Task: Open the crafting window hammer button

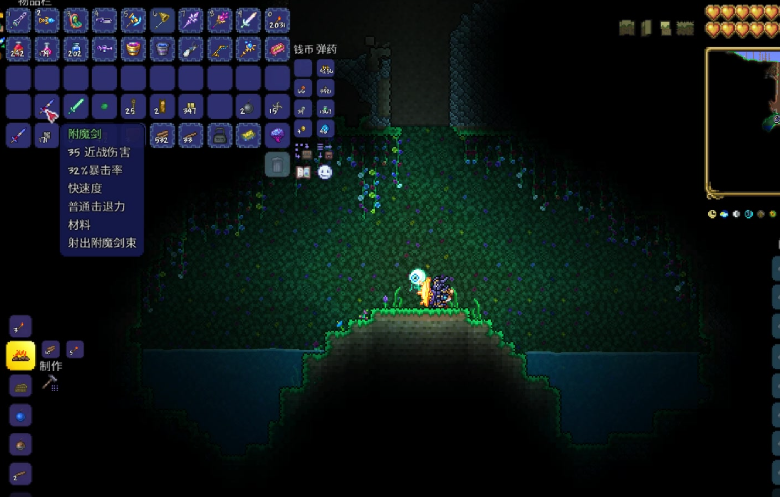Action: tap(50, 382)
